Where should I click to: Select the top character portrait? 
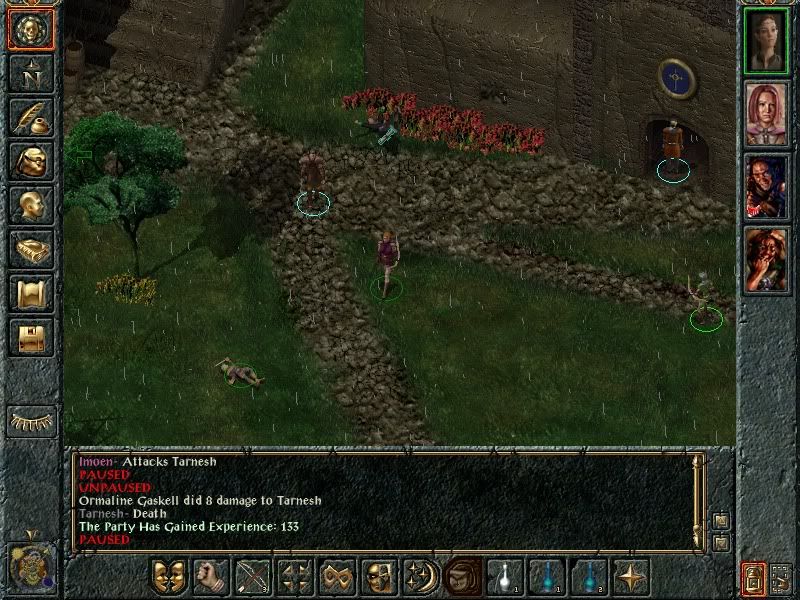click(x=767, y=42)
